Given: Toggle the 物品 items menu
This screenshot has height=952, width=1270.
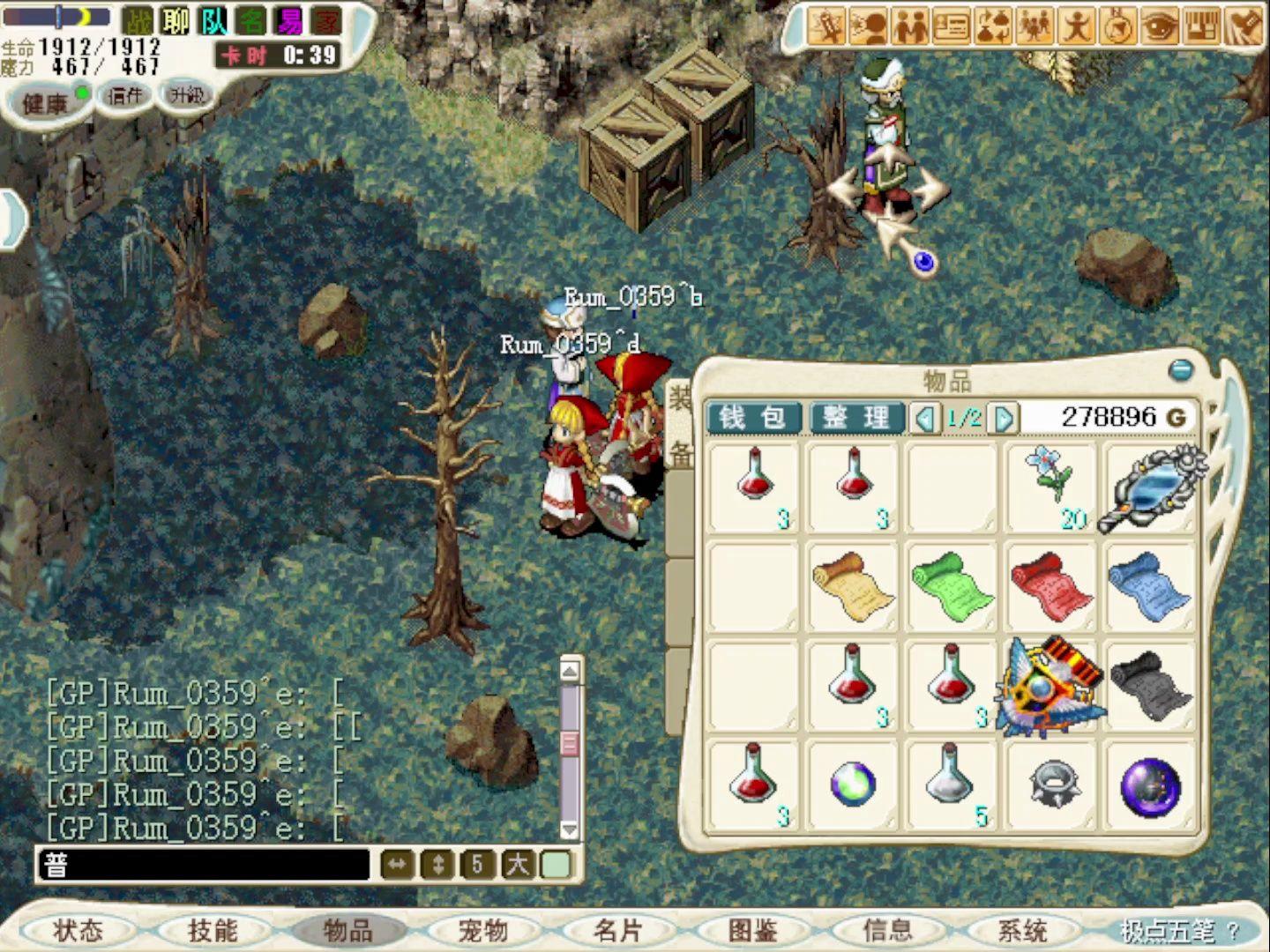Looking at the screenshot, I should point(348,931).
